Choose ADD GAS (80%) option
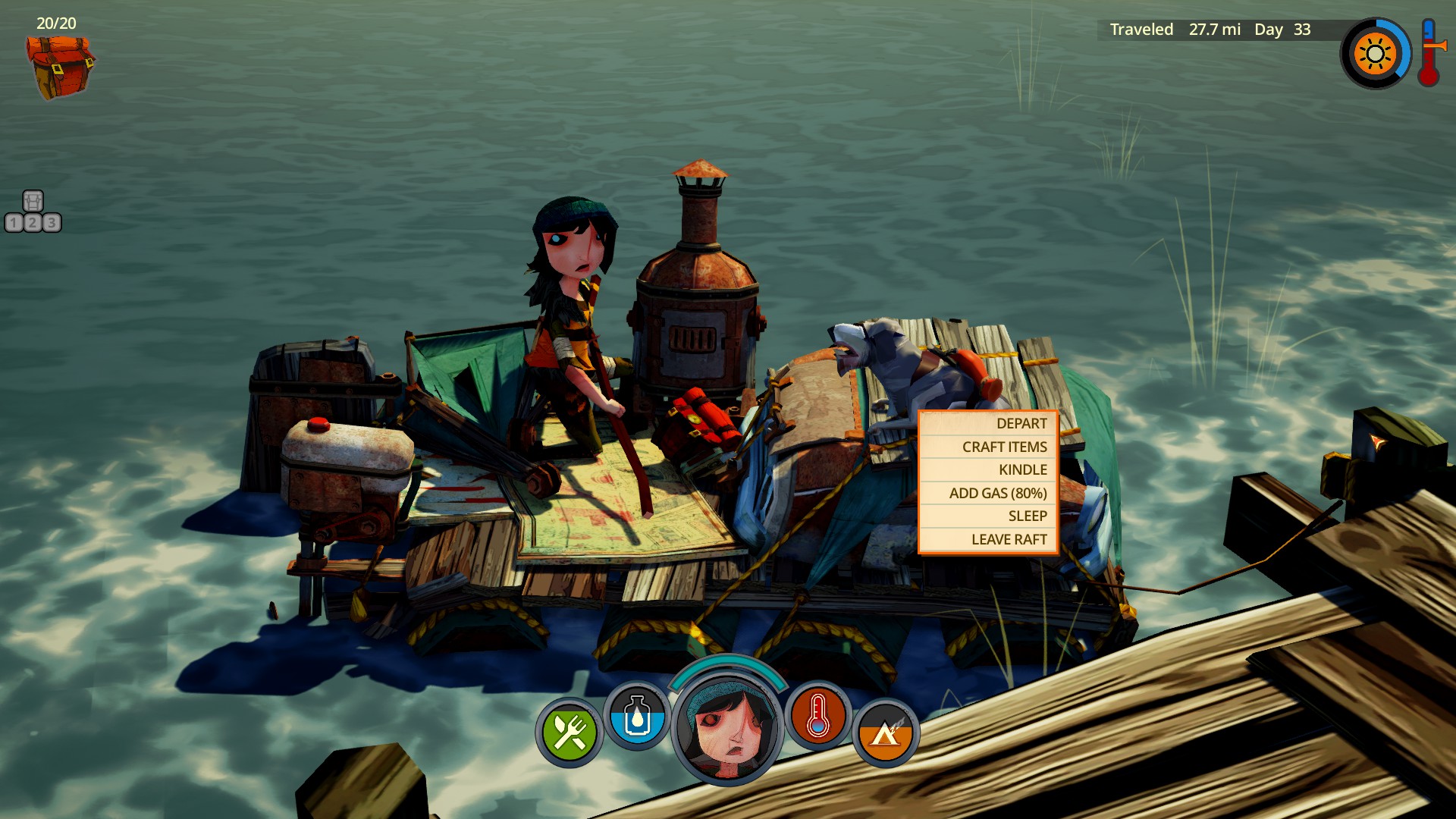 [988, 493]
